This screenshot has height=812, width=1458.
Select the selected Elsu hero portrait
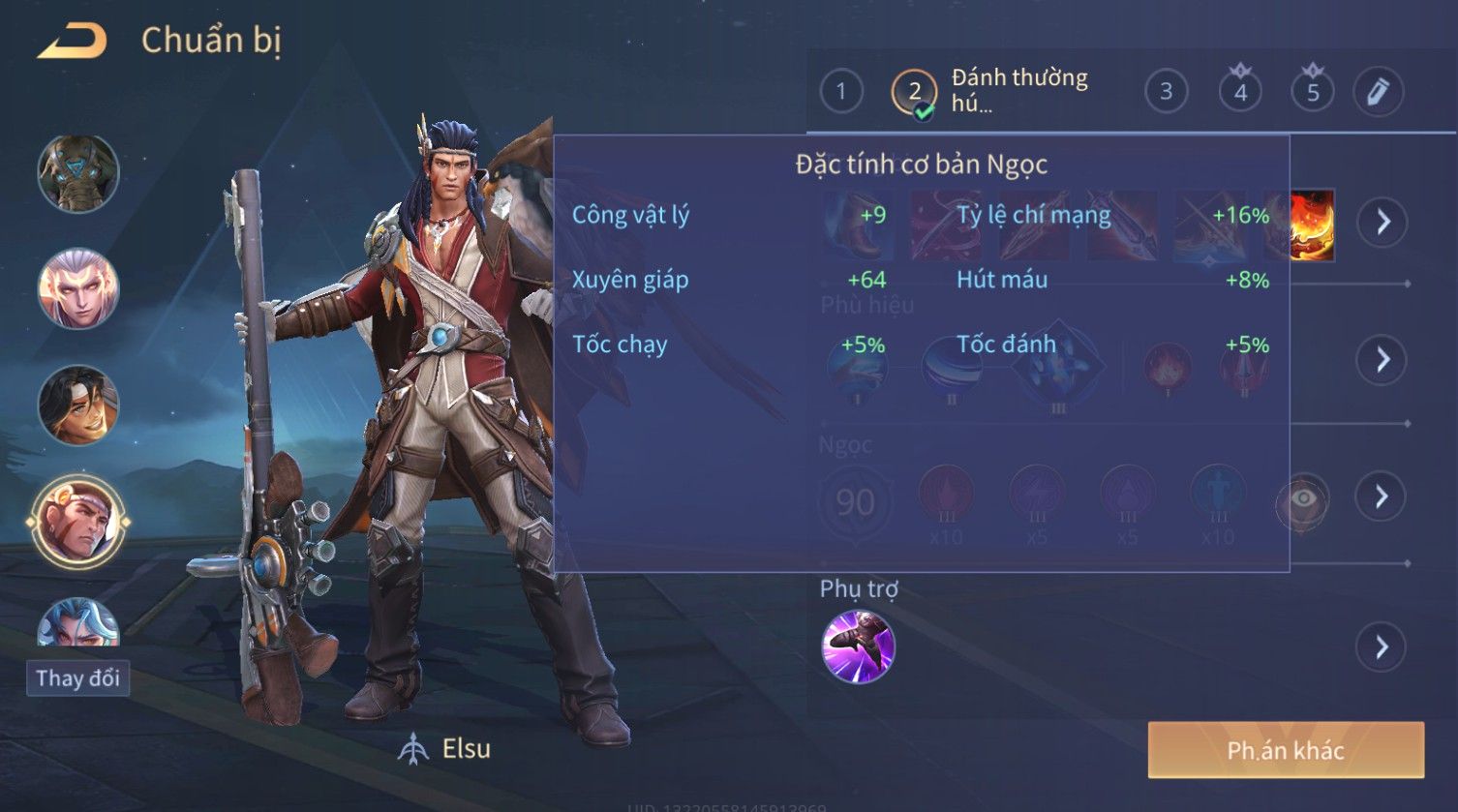[x=78, y=523]
